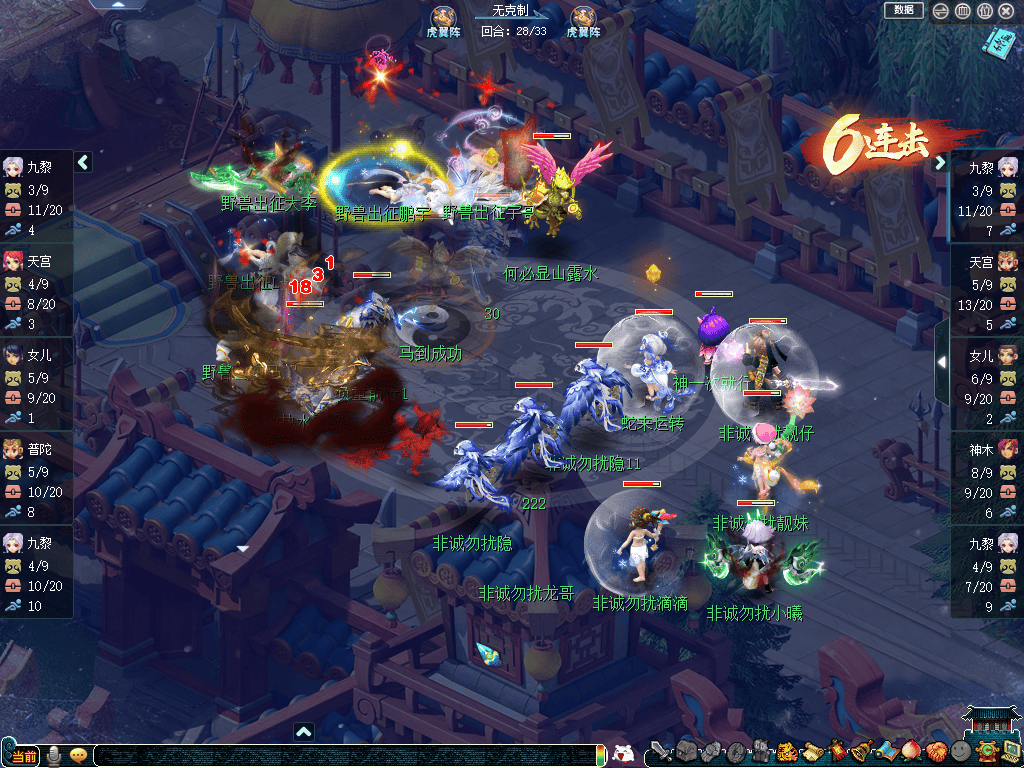Click the golden bell toolbar icon
Image resolution: width=1024 pixels, height=768 pixels.
[861, 751]
